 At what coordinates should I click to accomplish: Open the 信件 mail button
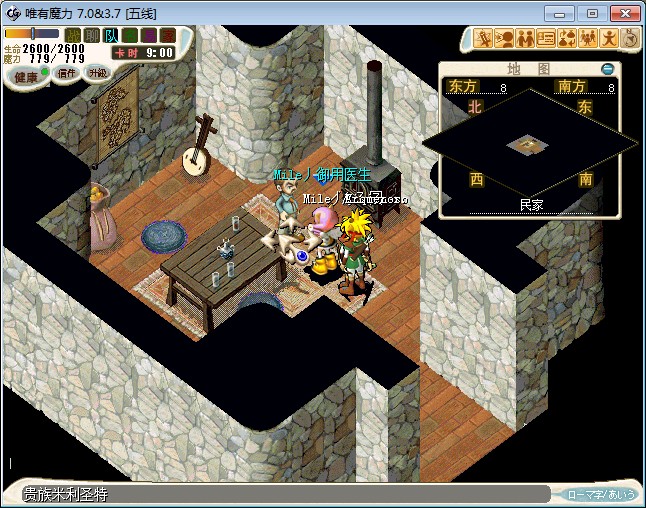pyautogui.click(x=67, y=73)
